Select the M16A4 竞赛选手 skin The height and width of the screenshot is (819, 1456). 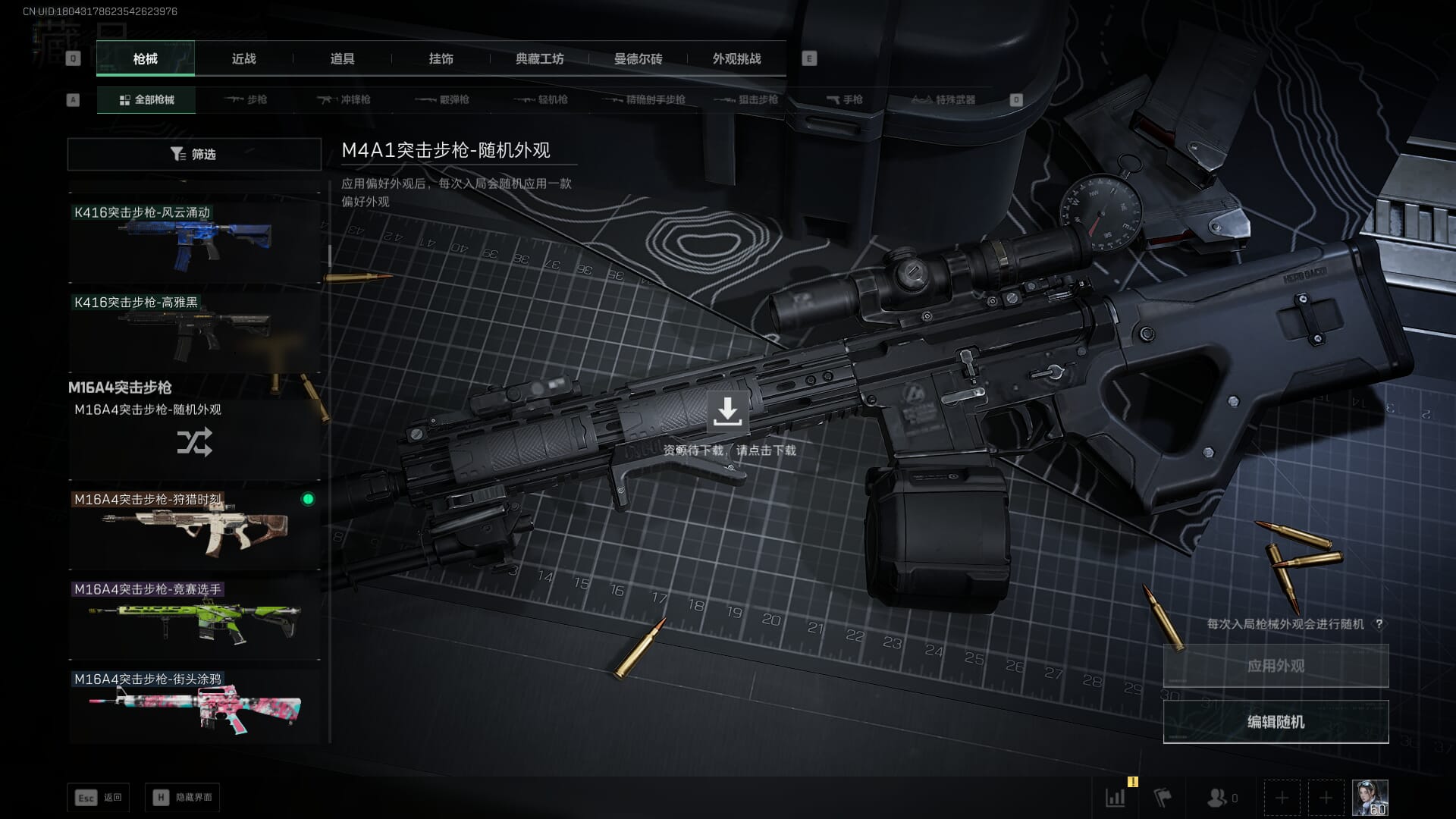click(194, 618)
